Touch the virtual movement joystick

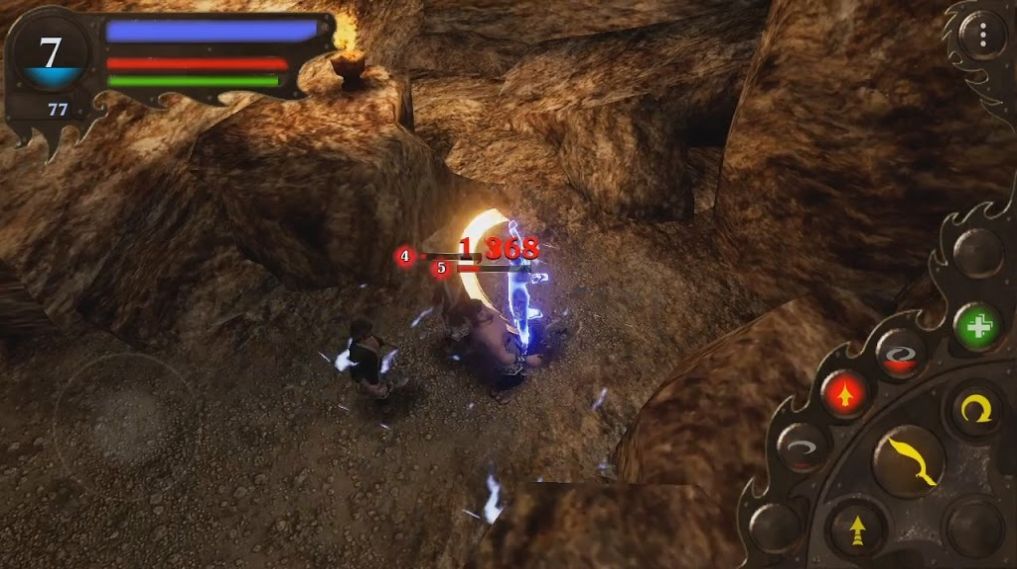click(122, 413)
